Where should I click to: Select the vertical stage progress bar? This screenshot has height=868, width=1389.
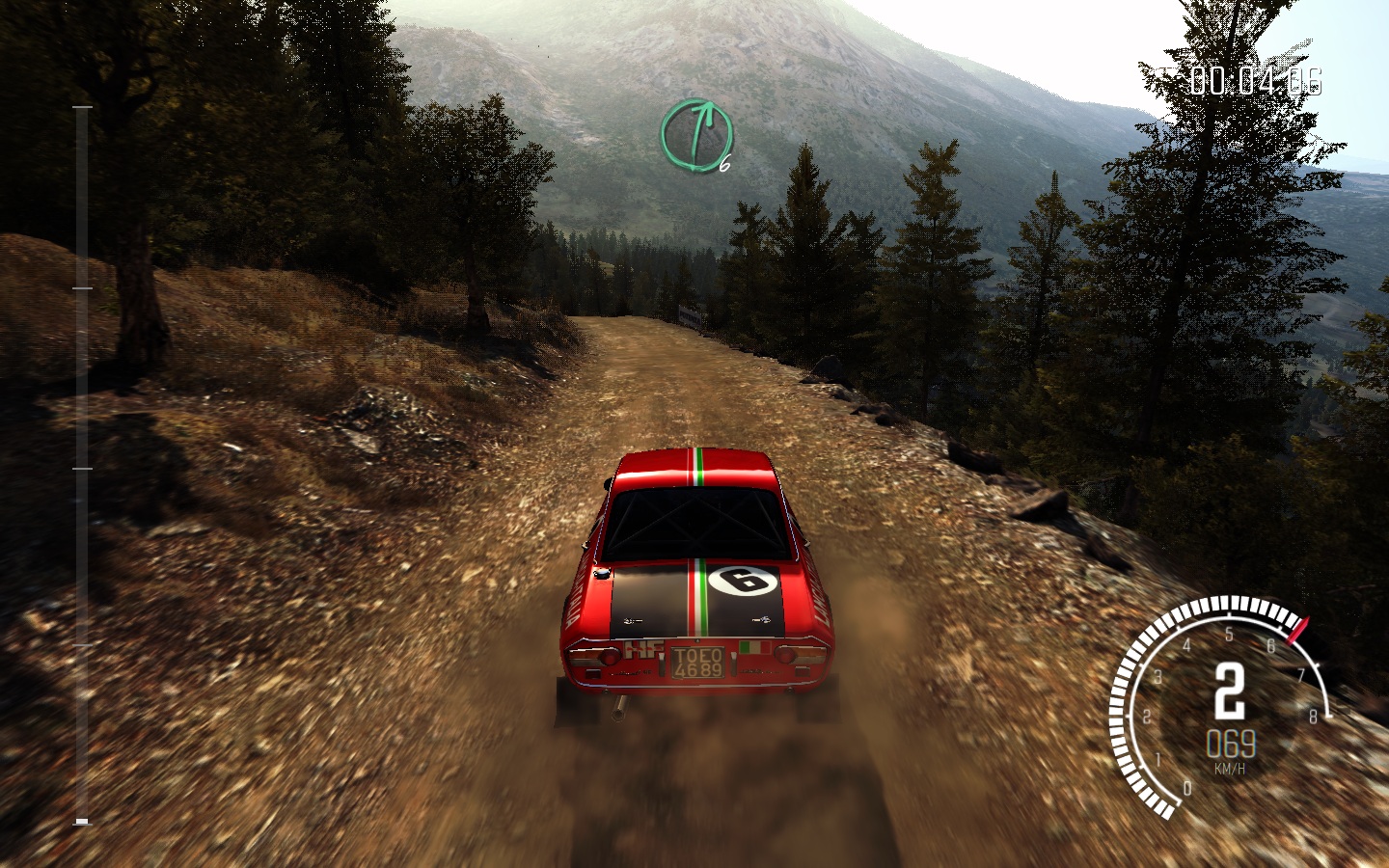82,465
